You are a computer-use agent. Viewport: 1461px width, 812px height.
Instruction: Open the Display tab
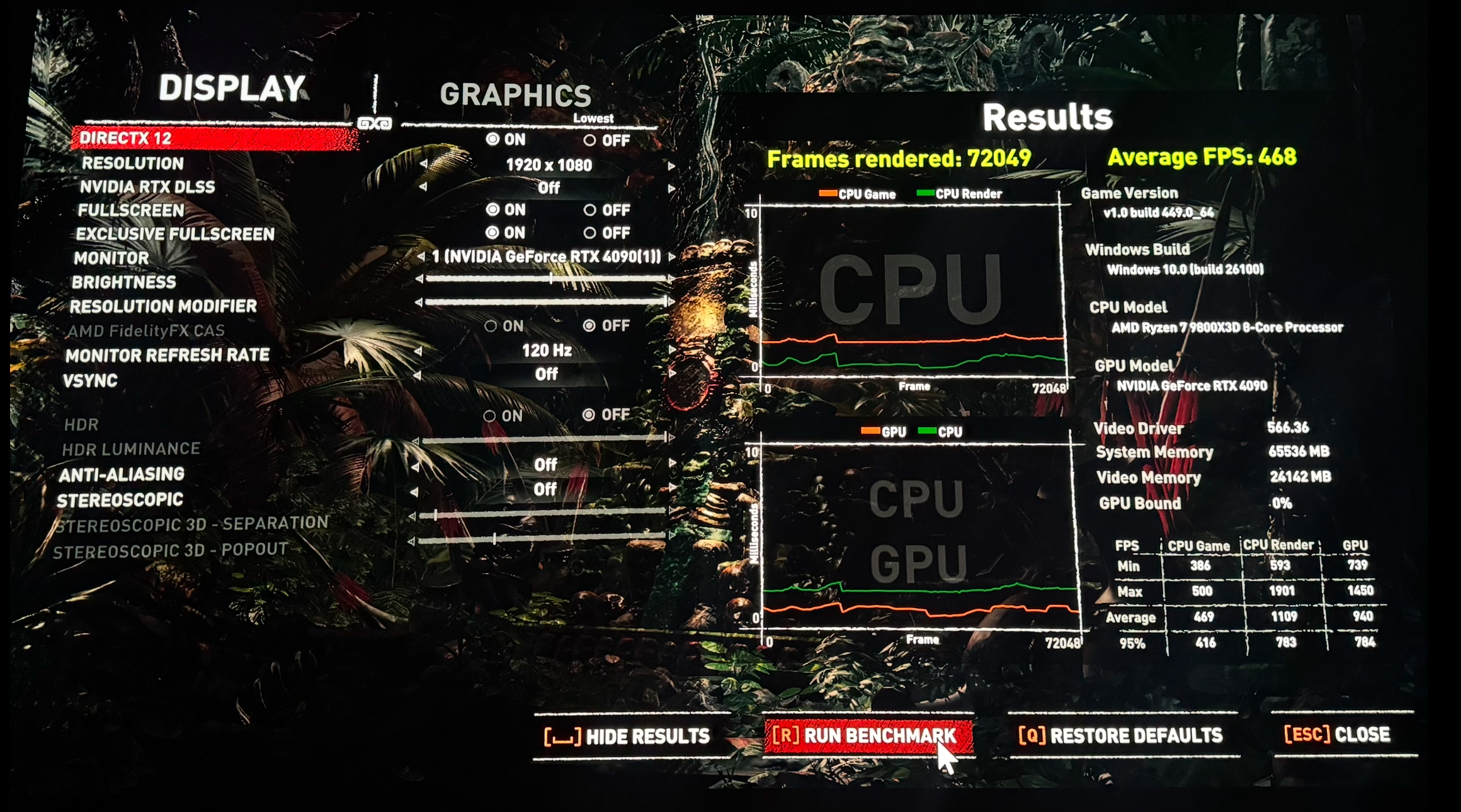[x=232, y=88]
